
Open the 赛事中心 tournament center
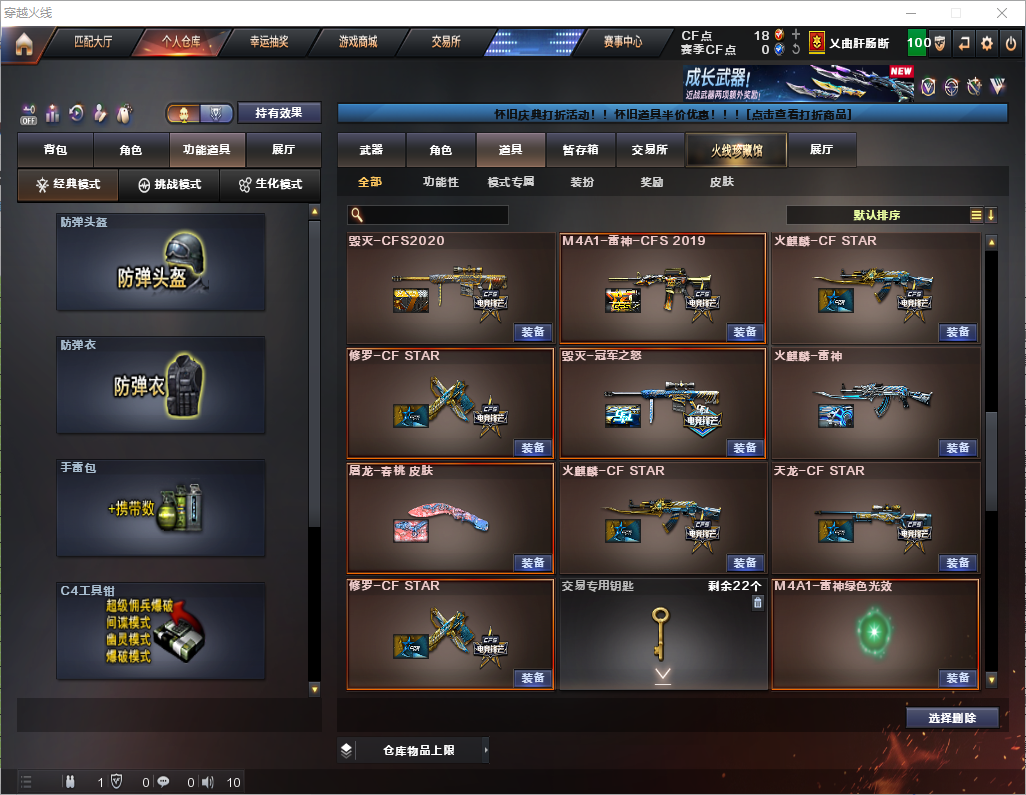(x=622, y=43)
